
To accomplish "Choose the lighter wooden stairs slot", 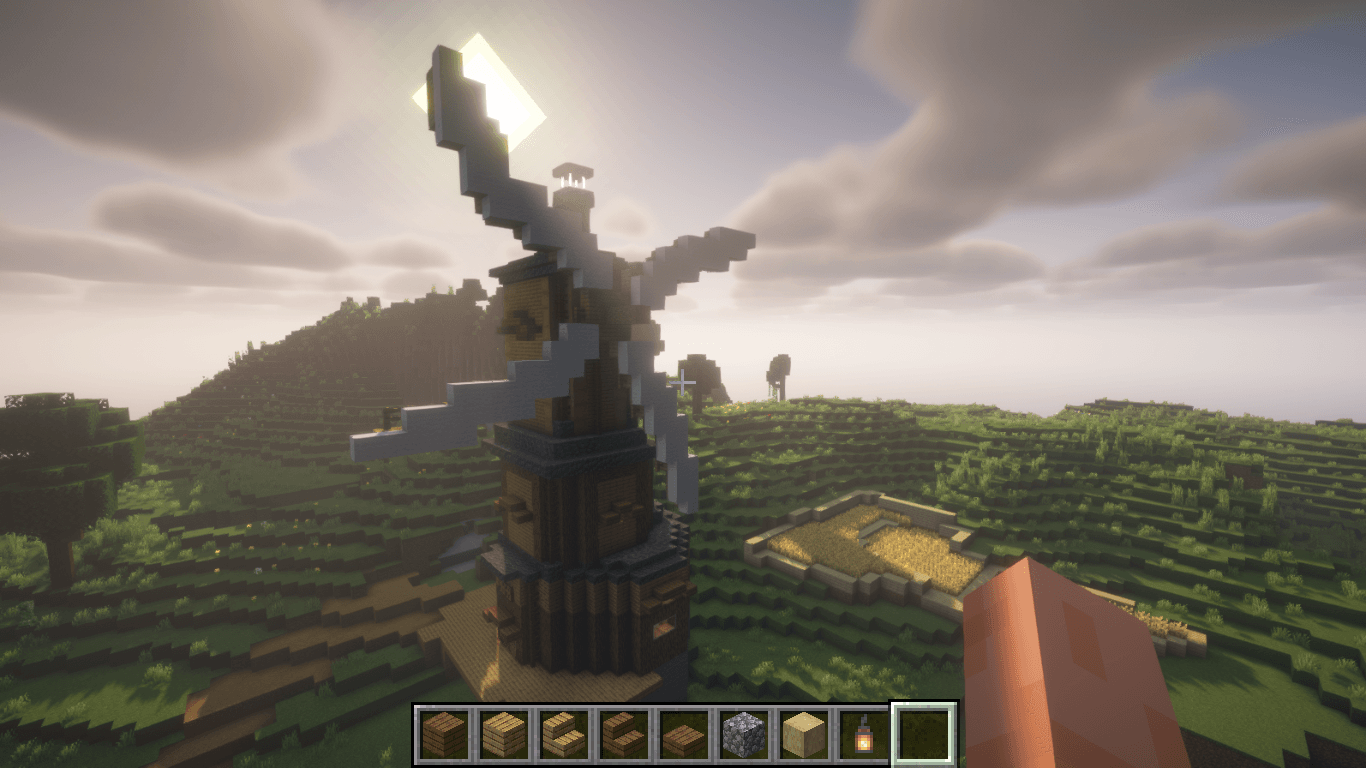I will point(564,734).
